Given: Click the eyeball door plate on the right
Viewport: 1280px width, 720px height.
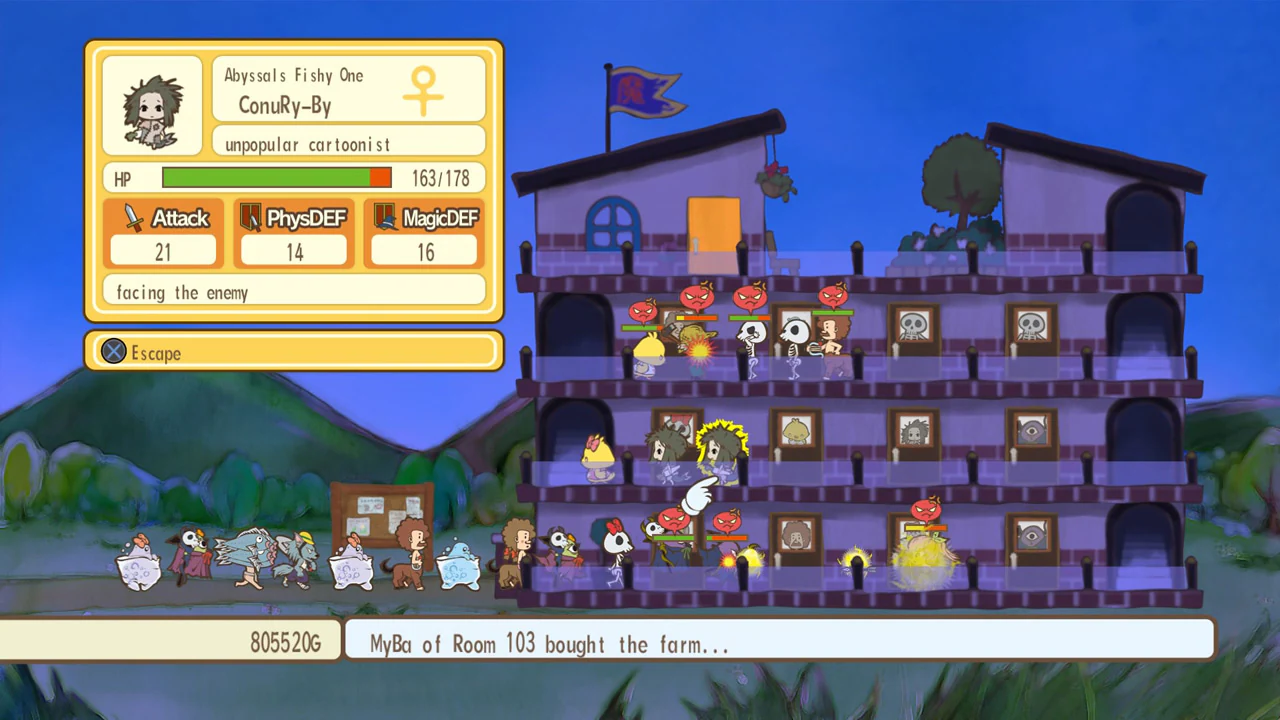Looking at the screenshot, I should (1033, 431).
